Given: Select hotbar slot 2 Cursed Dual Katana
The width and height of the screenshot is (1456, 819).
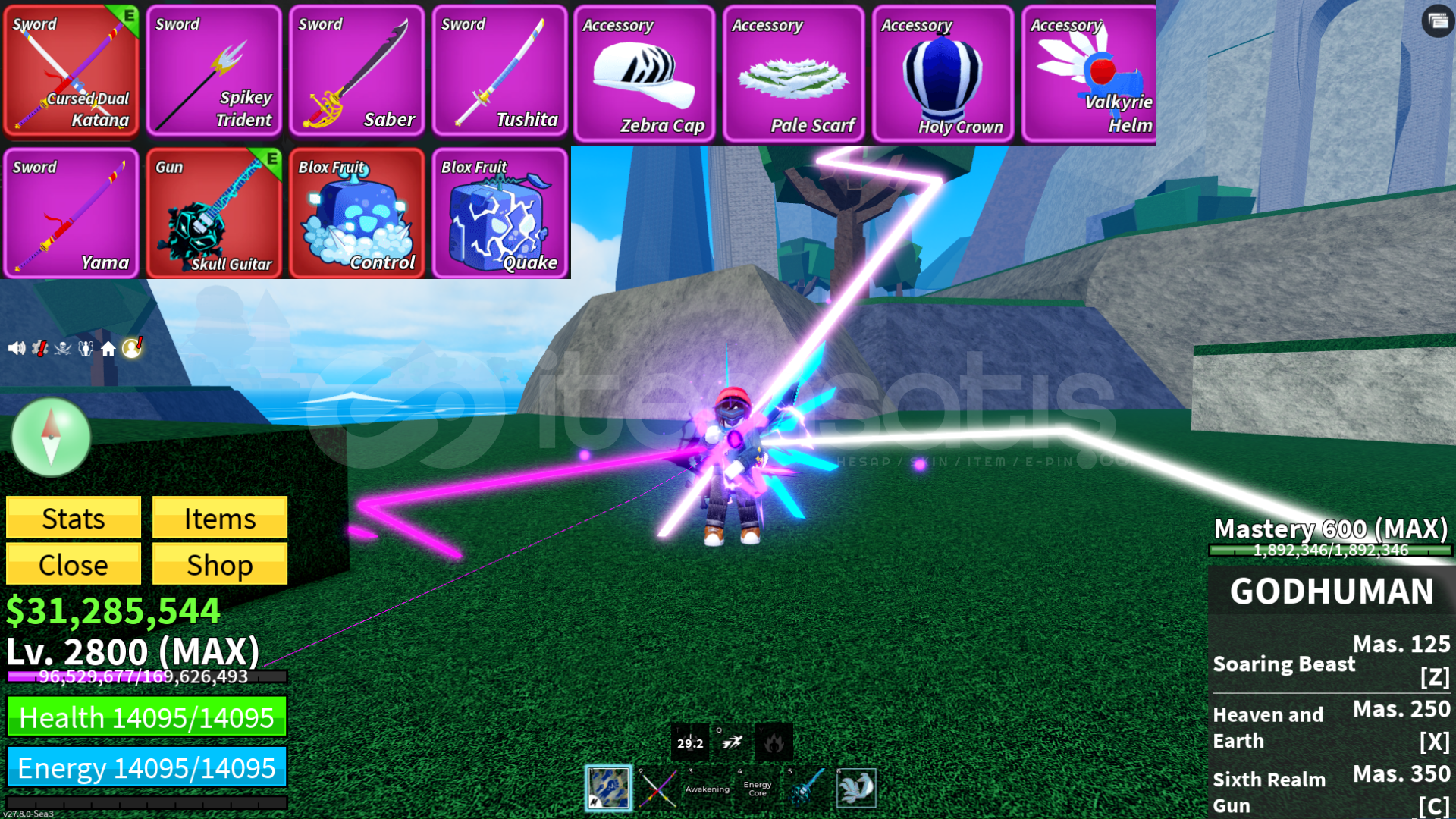Looking at the screenshot, I should (x=657, y=789).
